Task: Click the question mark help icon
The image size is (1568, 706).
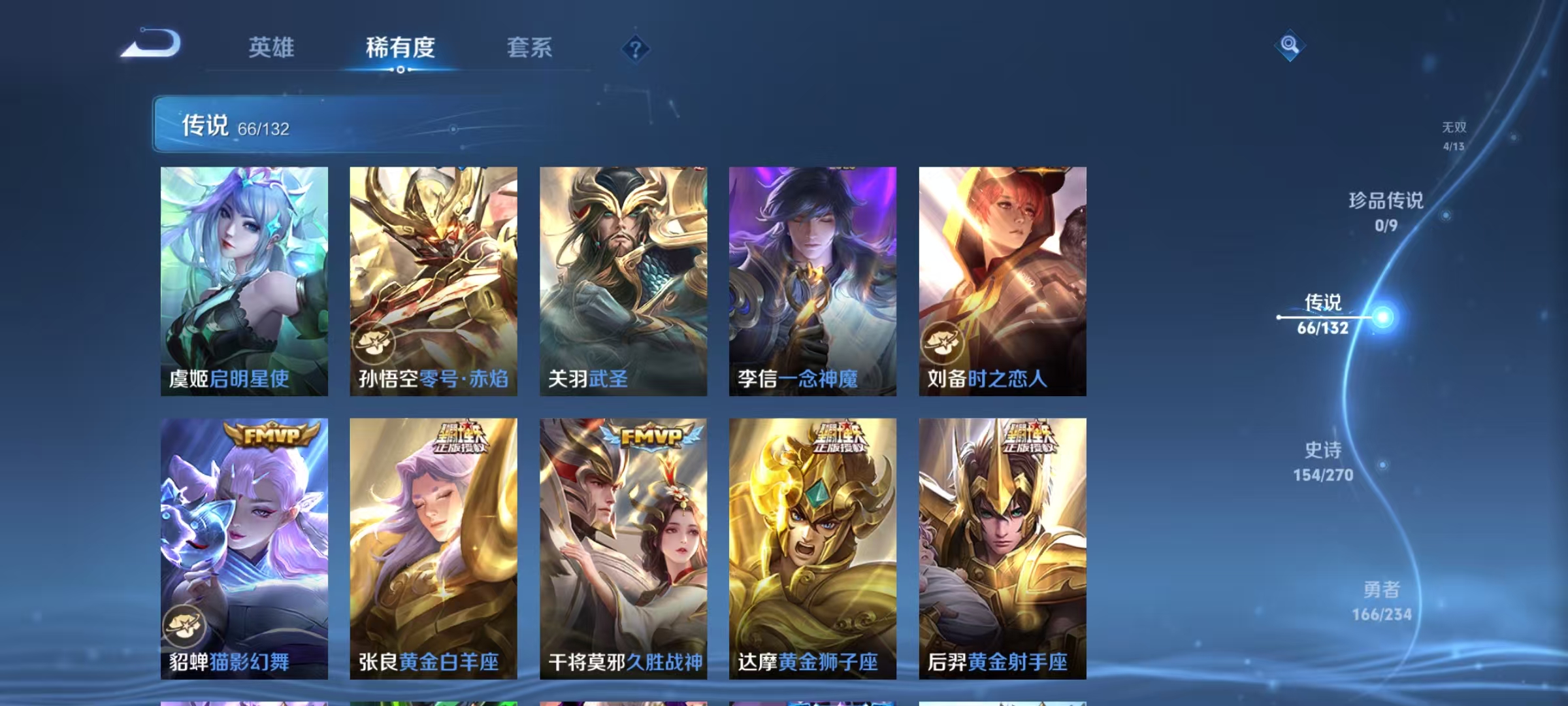Action: click(634, 47)
